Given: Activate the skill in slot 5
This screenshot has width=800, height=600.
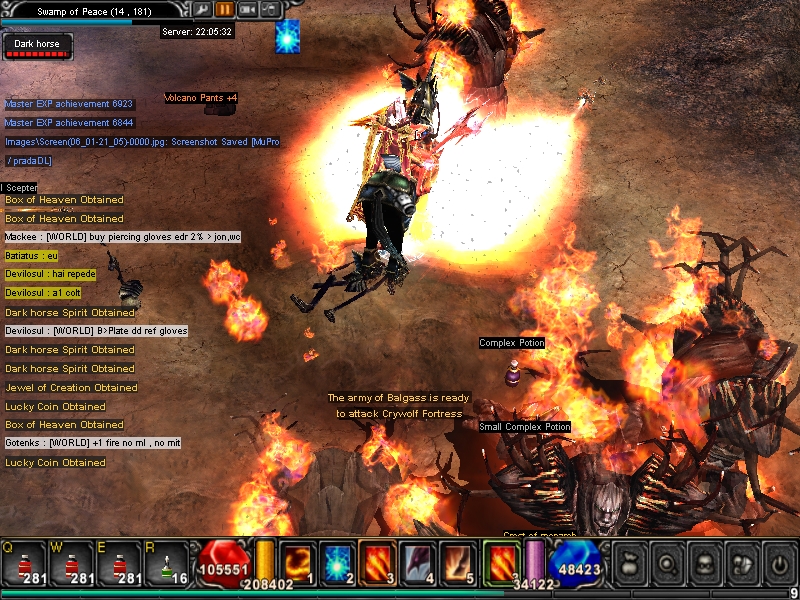Looking at the screenshot, I should pos(459,564).
